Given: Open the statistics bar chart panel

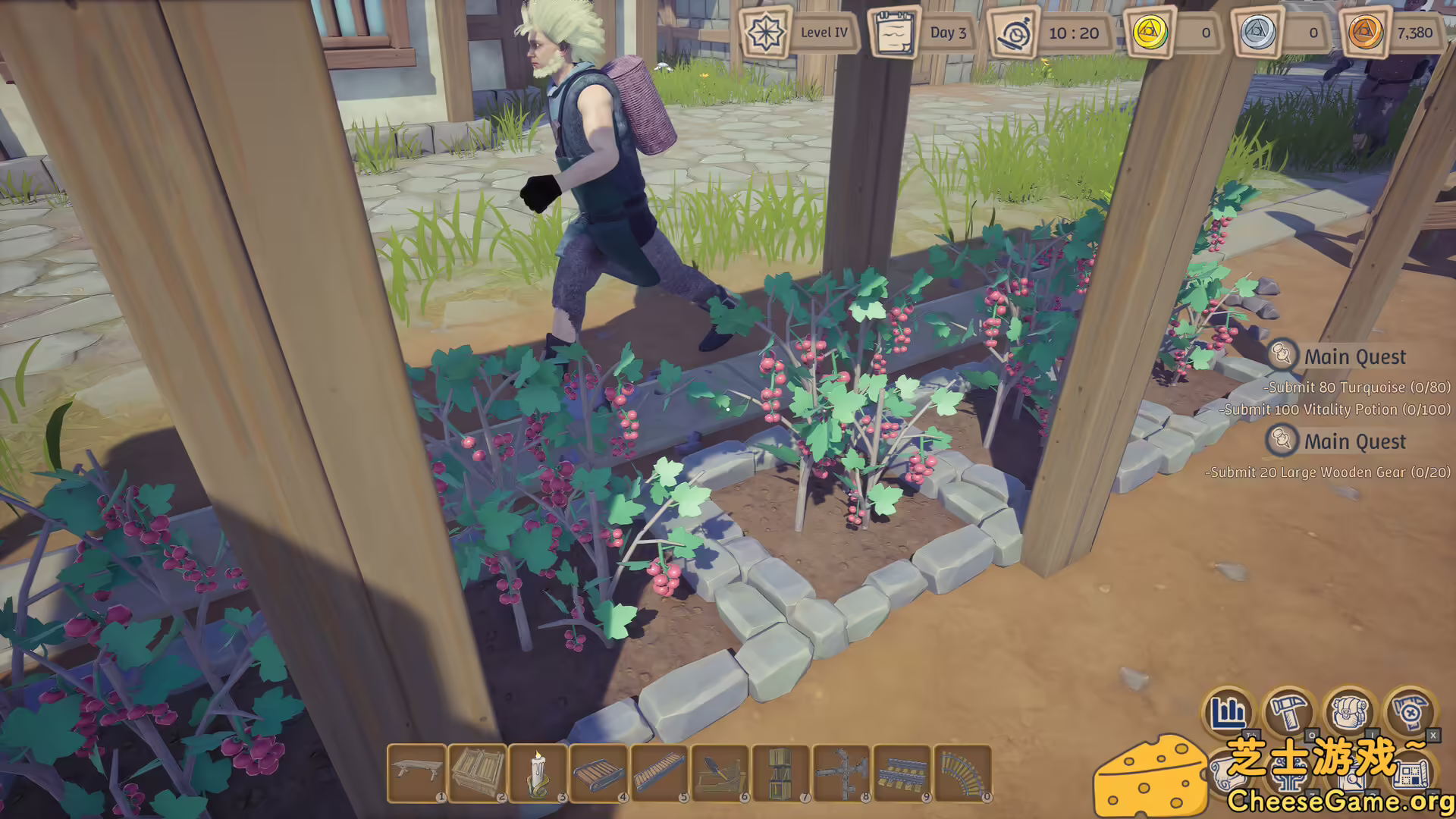Looking at the screenshot, I should pos(1230,711).
